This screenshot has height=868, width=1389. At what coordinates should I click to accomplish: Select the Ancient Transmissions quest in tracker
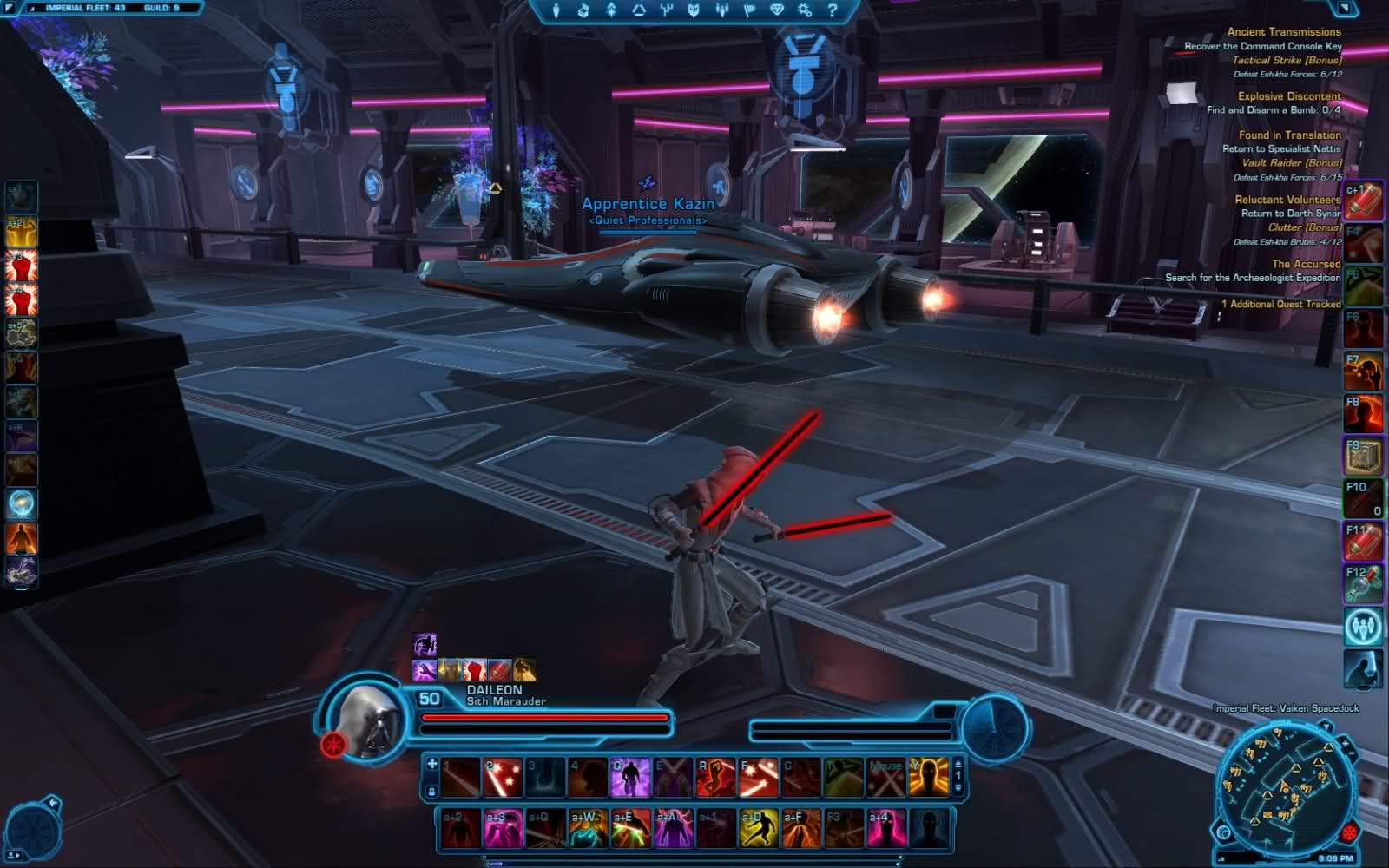pyautogui.click(x=1283, y=32)
